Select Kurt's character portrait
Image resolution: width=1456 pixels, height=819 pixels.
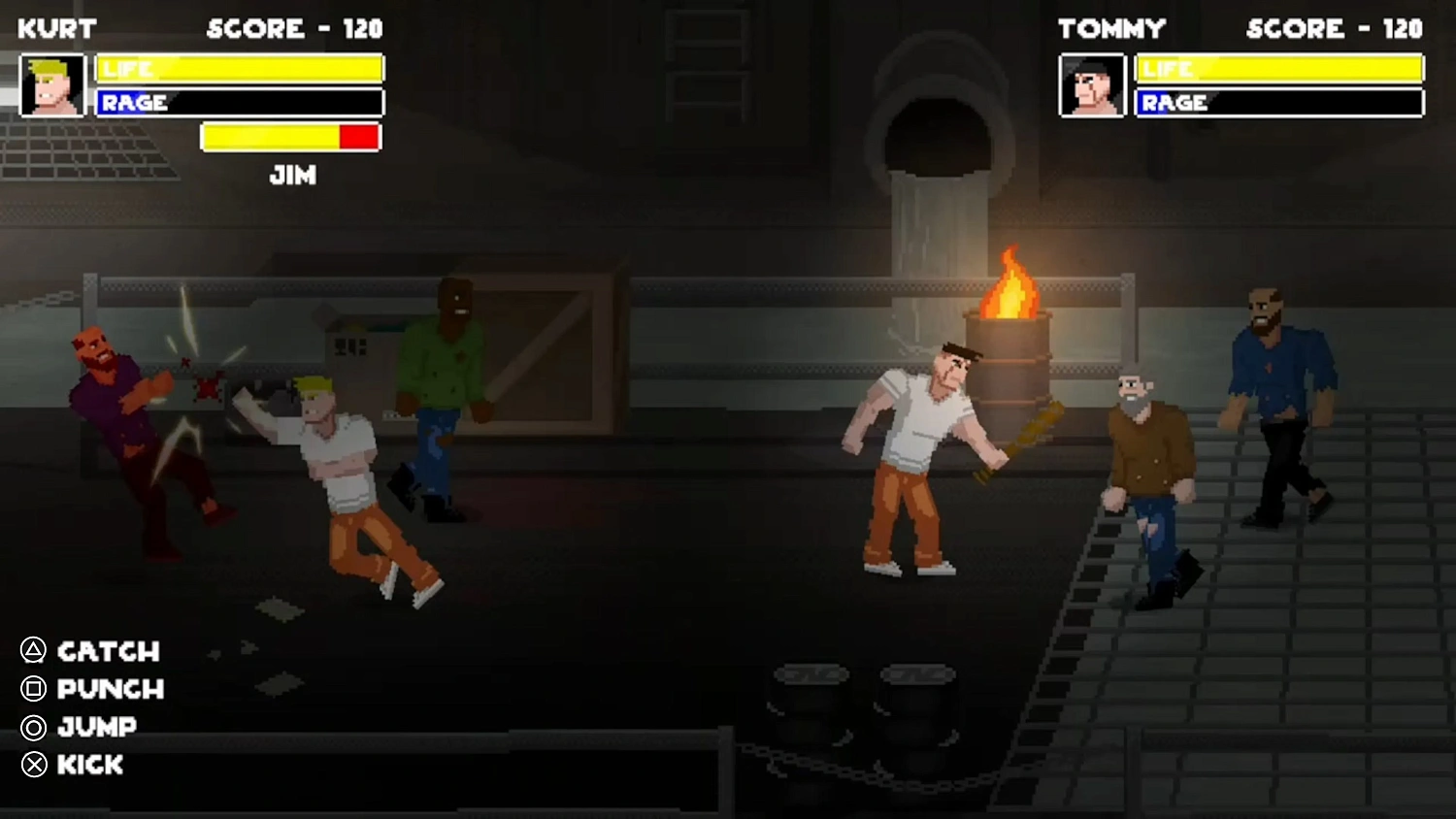tap(53, 86)
